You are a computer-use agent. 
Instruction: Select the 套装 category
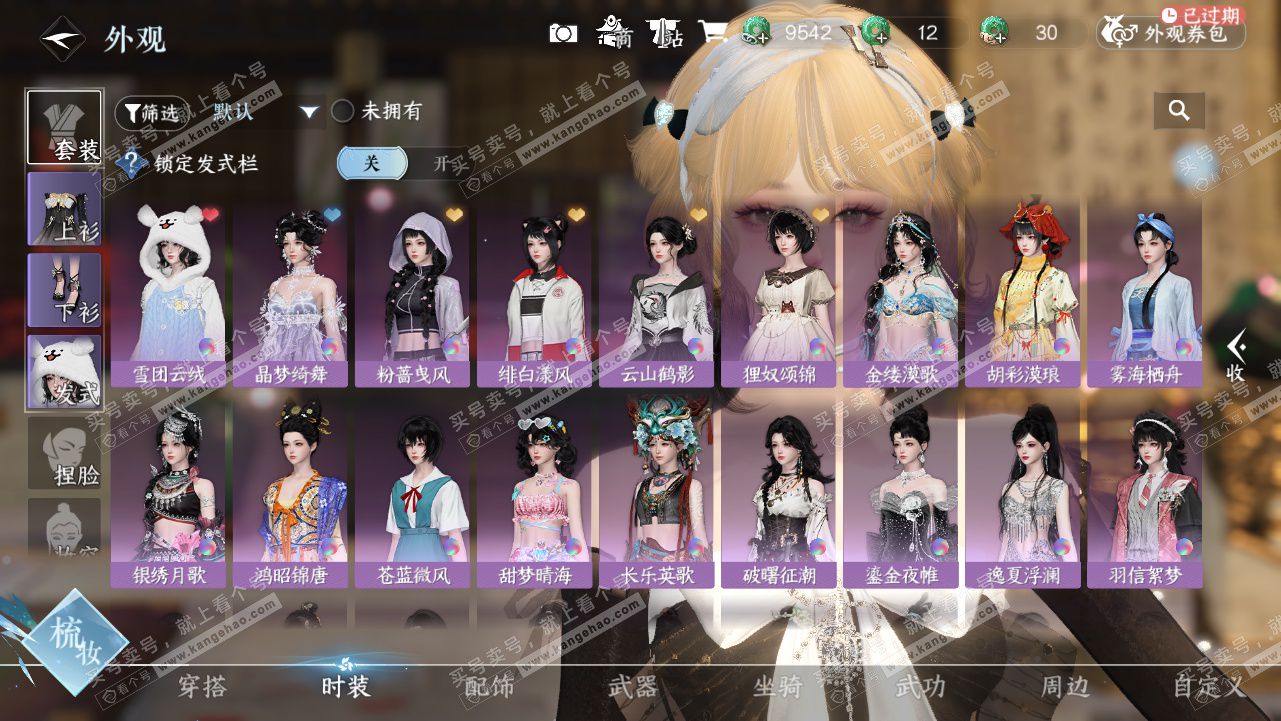[64, 127]
